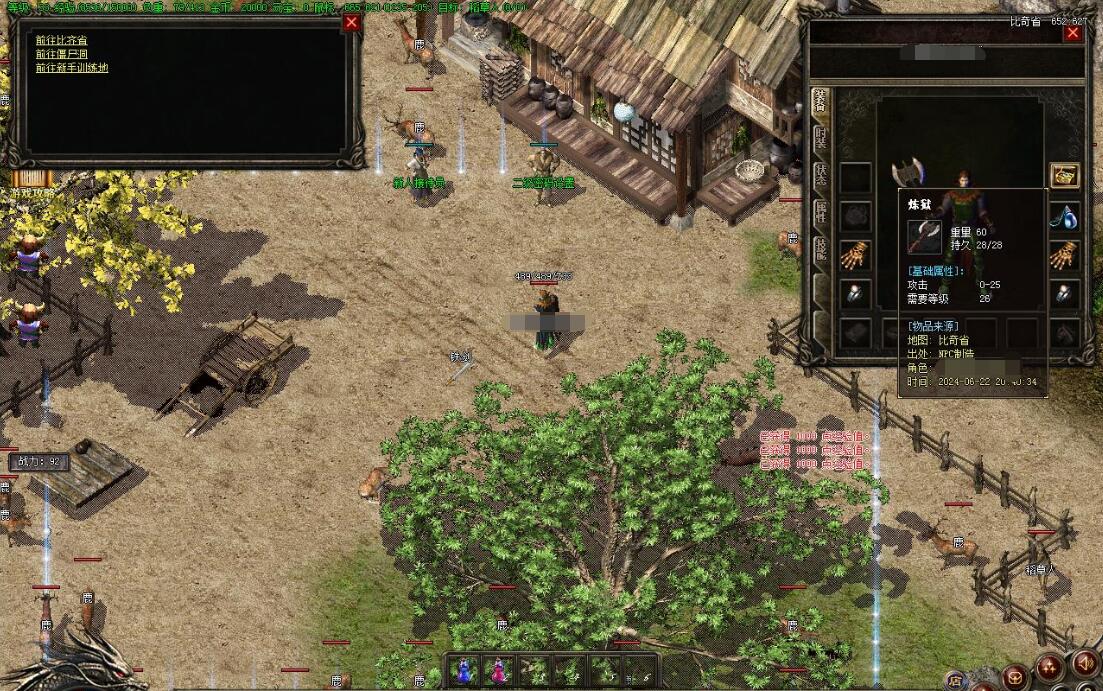Click the blue necklace equipment slot
The image size is (1103, 691).
click(x=1064, y=217)
